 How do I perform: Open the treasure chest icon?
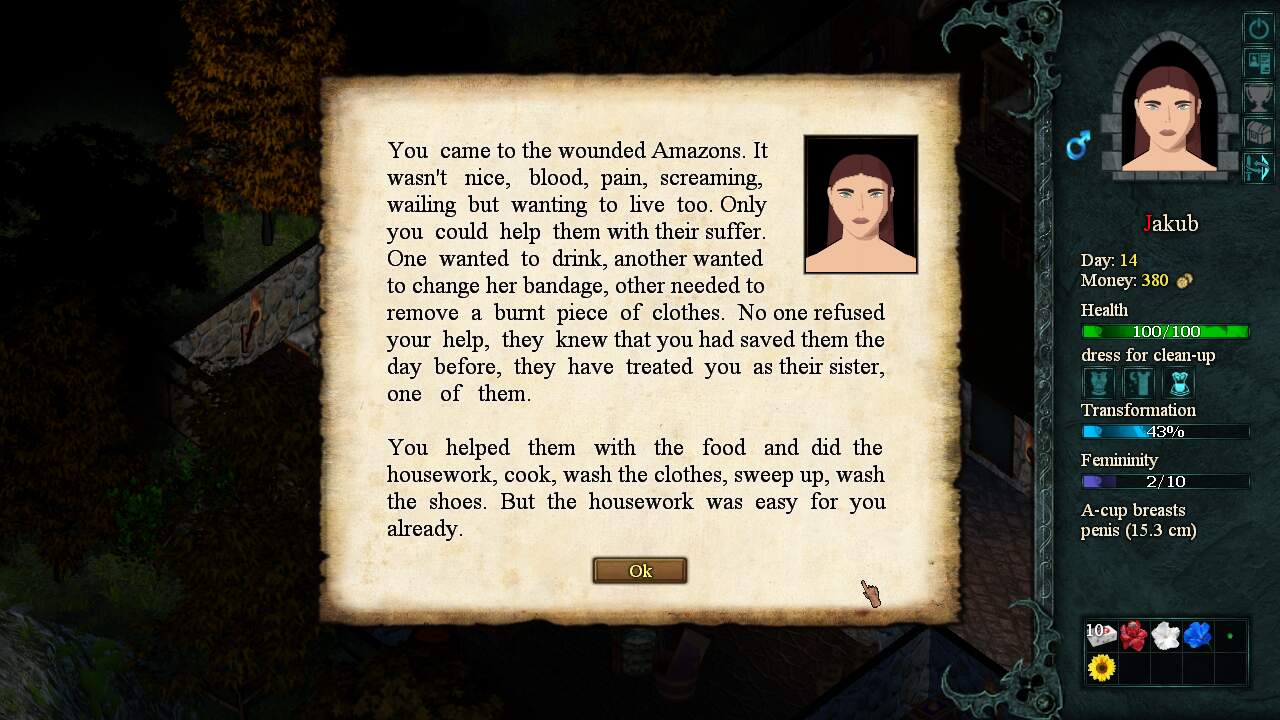tap(1257, 132)
